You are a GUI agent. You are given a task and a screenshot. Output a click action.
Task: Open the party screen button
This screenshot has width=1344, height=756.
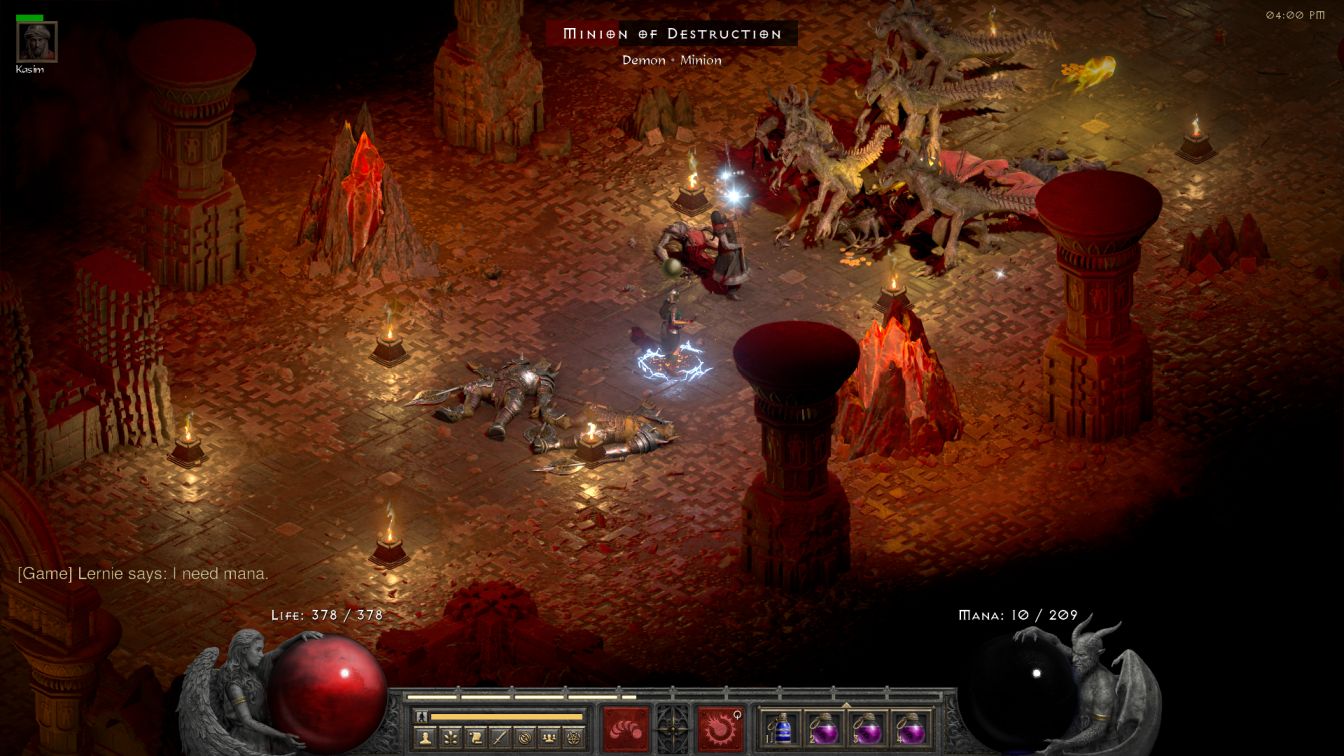[x=549, y=738]
